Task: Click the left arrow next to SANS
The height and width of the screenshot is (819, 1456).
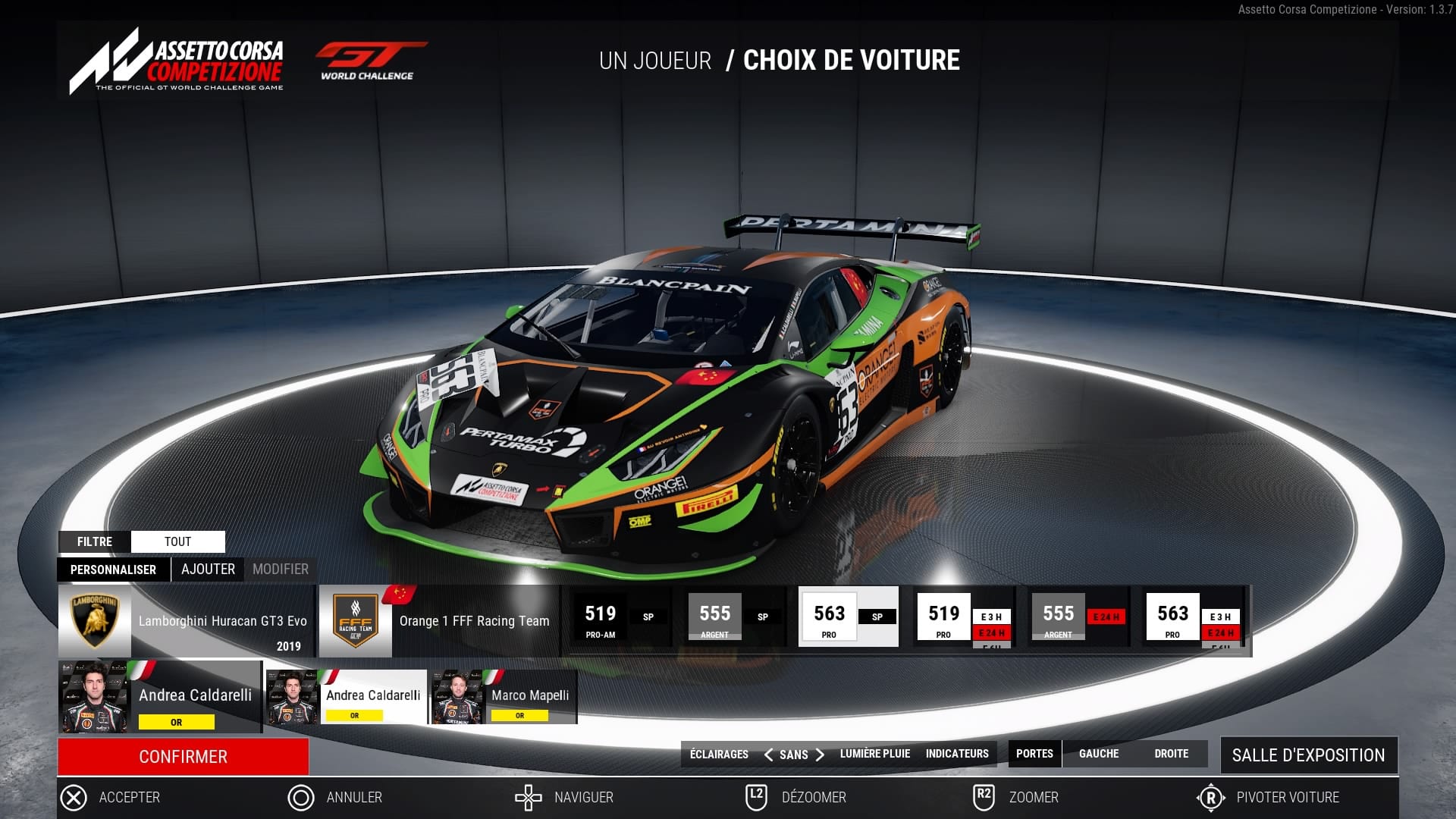Action: coord(768,755)
